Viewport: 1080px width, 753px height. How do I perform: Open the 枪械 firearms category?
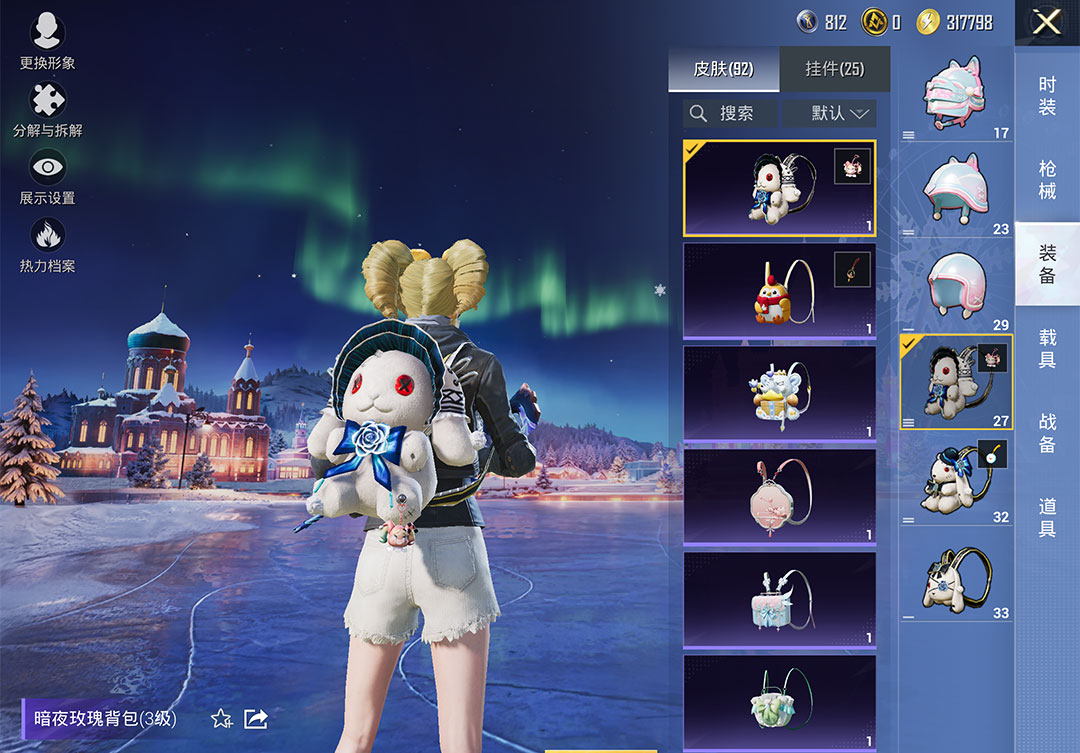[1047, 180]
